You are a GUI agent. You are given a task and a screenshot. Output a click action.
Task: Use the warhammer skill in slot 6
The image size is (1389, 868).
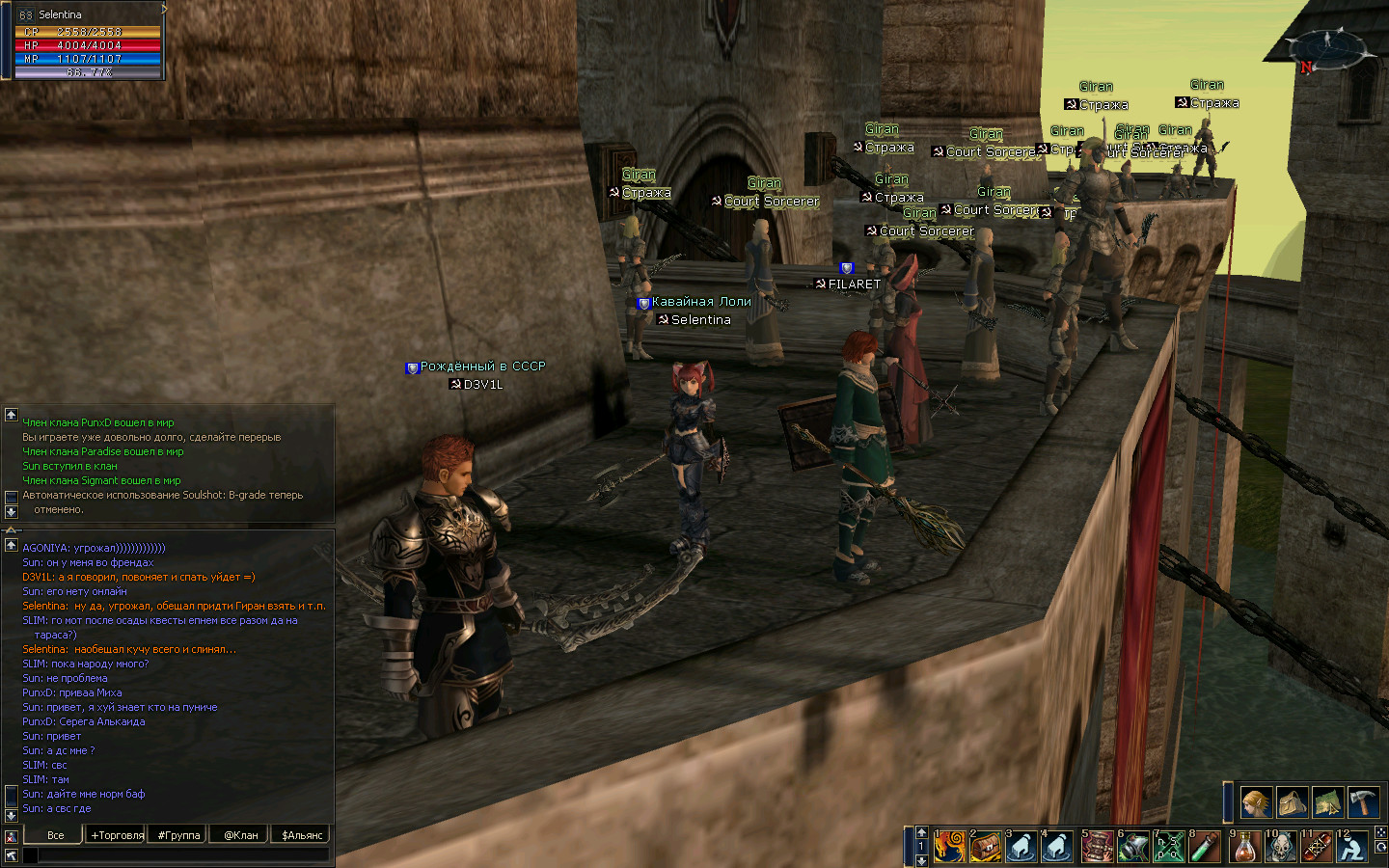[x=1133, y=847]
